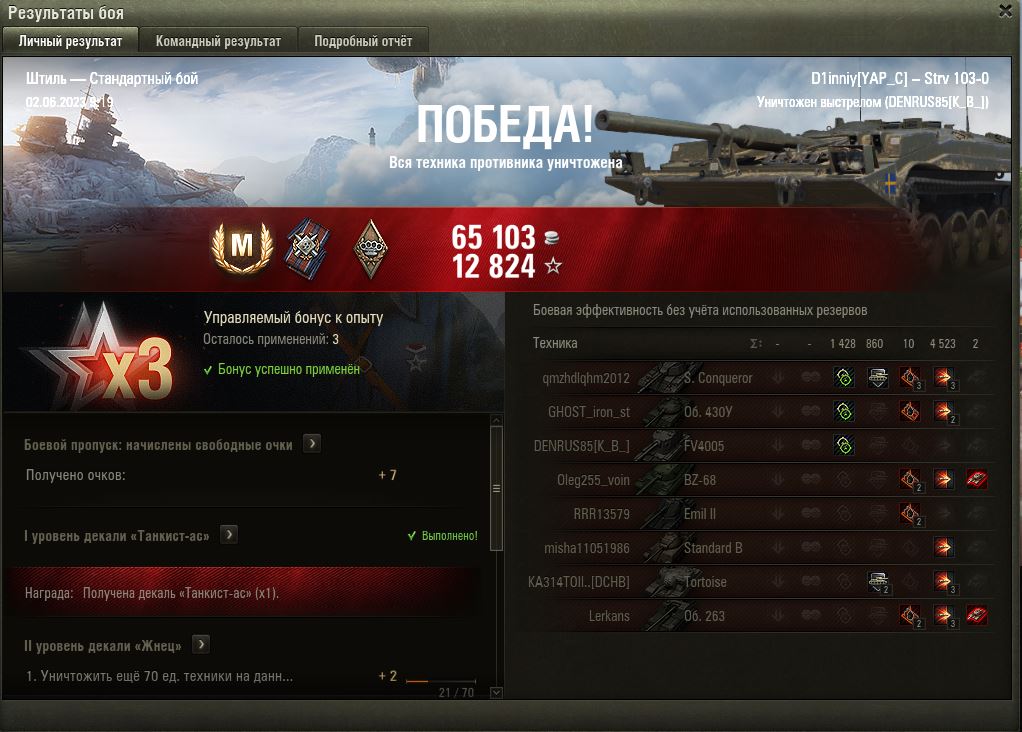The height and width of the screenshot is (732, 1022).
Task: Open the «Танкист-ас» decal details arrow
Action: (229, 535)
